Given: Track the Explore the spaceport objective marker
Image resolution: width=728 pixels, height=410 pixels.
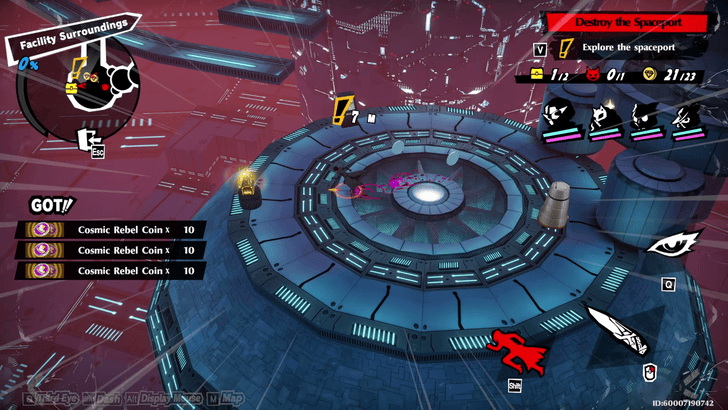Looking at the screenshot, I should pos(567,48).
